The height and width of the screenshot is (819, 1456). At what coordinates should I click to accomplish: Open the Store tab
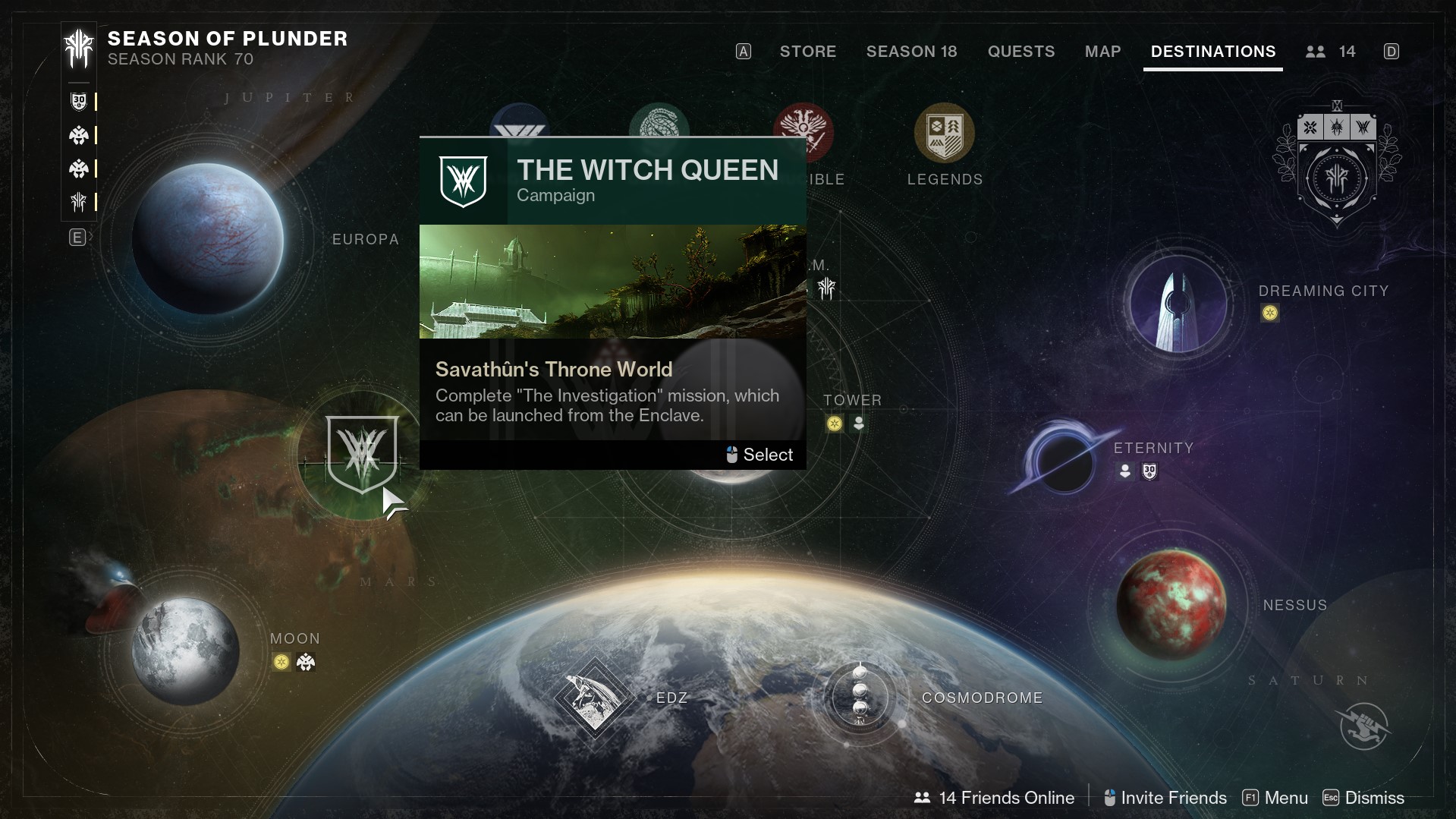point(807,52)
